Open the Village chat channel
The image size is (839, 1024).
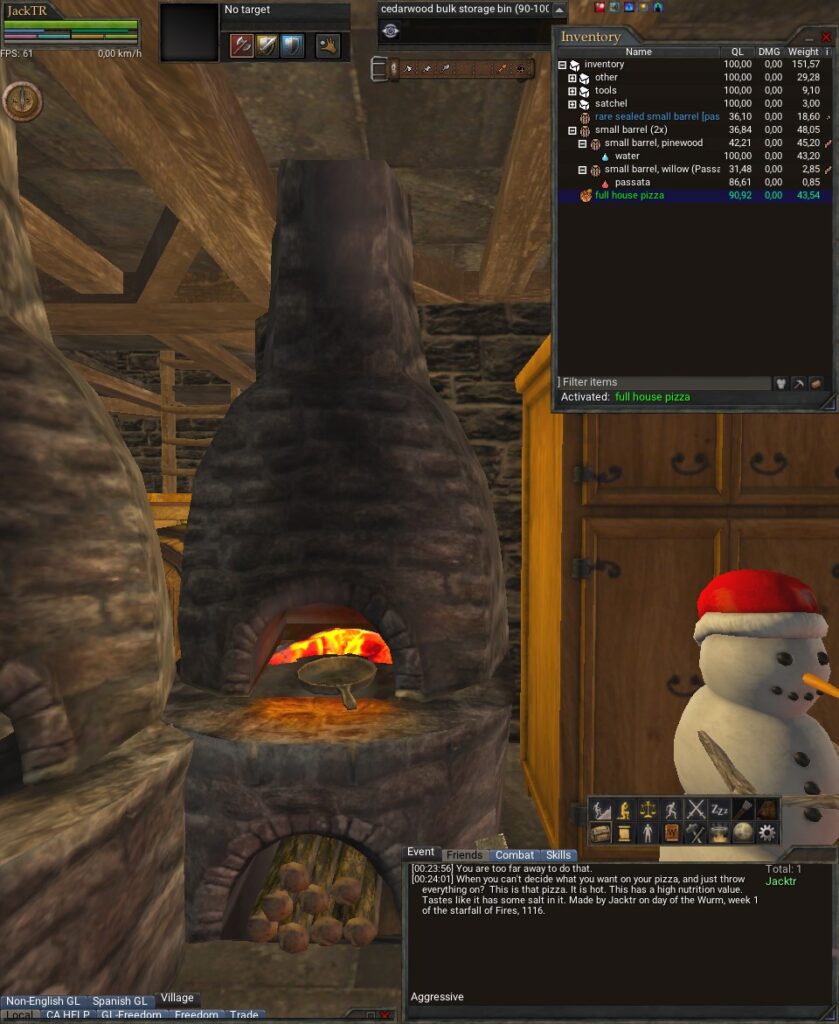click(177, 998)
